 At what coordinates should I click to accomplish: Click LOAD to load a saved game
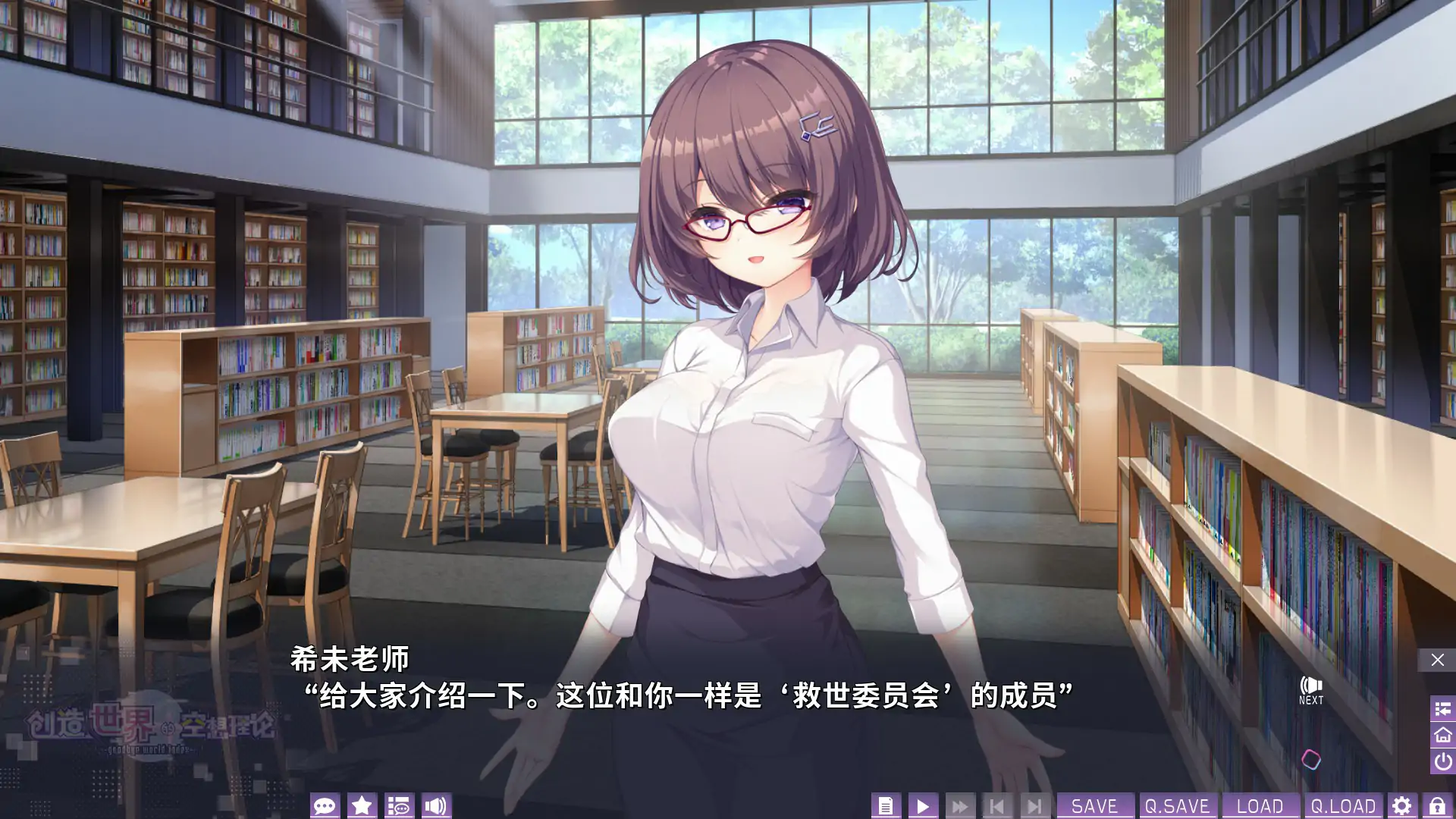[1261, 806]
